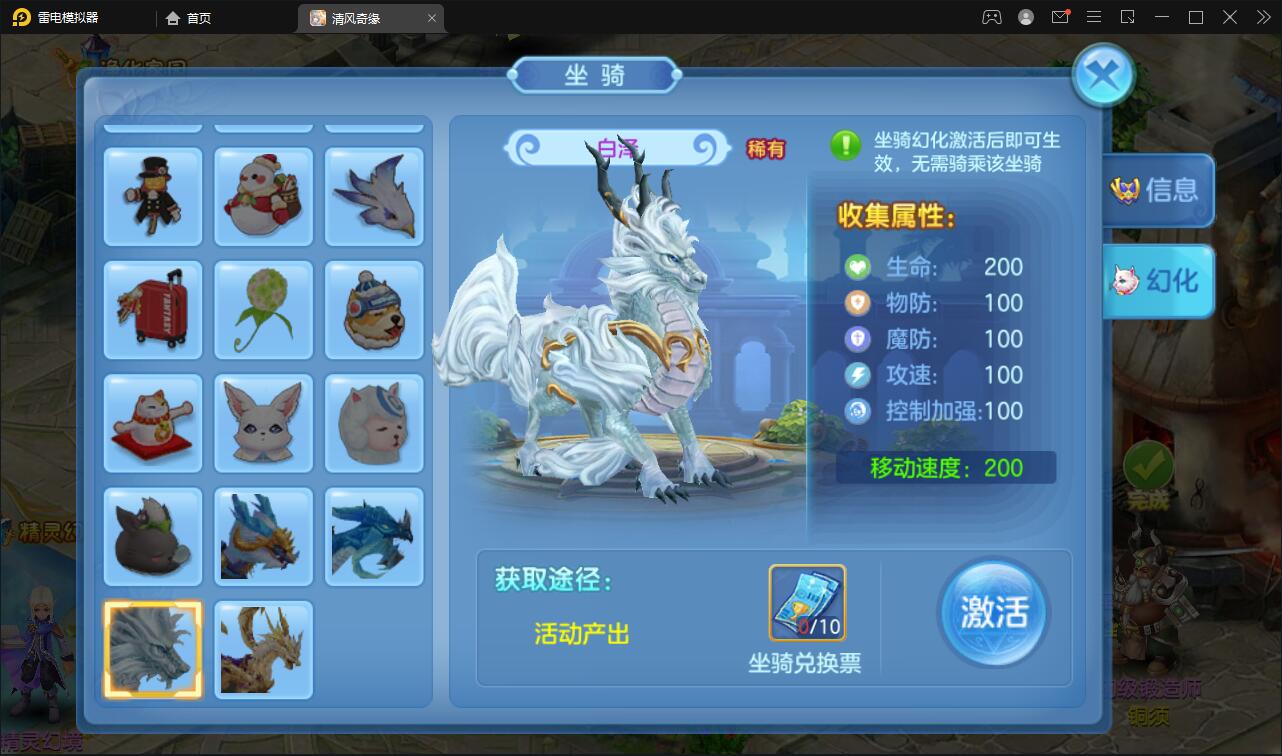Screen dimensions: 1282x756
Task: Pick the Shiba Inu dog mount icon
Action: (x=374, y=310)
